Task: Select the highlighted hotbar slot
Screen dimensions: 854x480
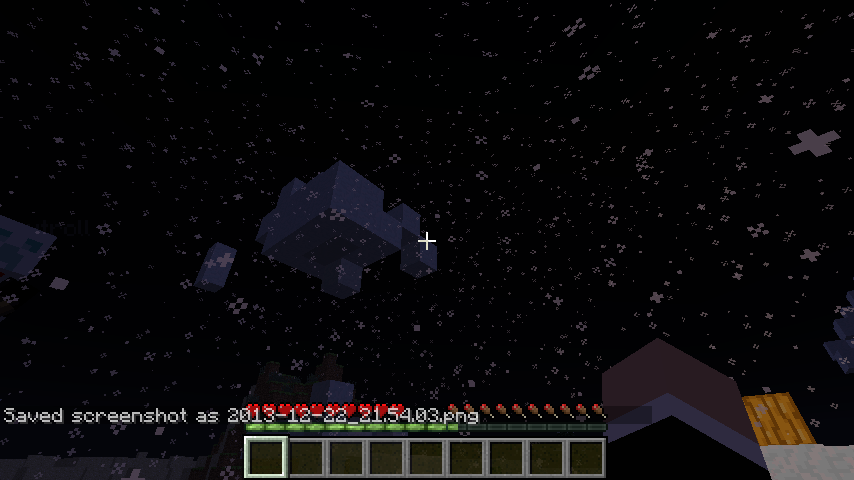Action: coord(266,458)
